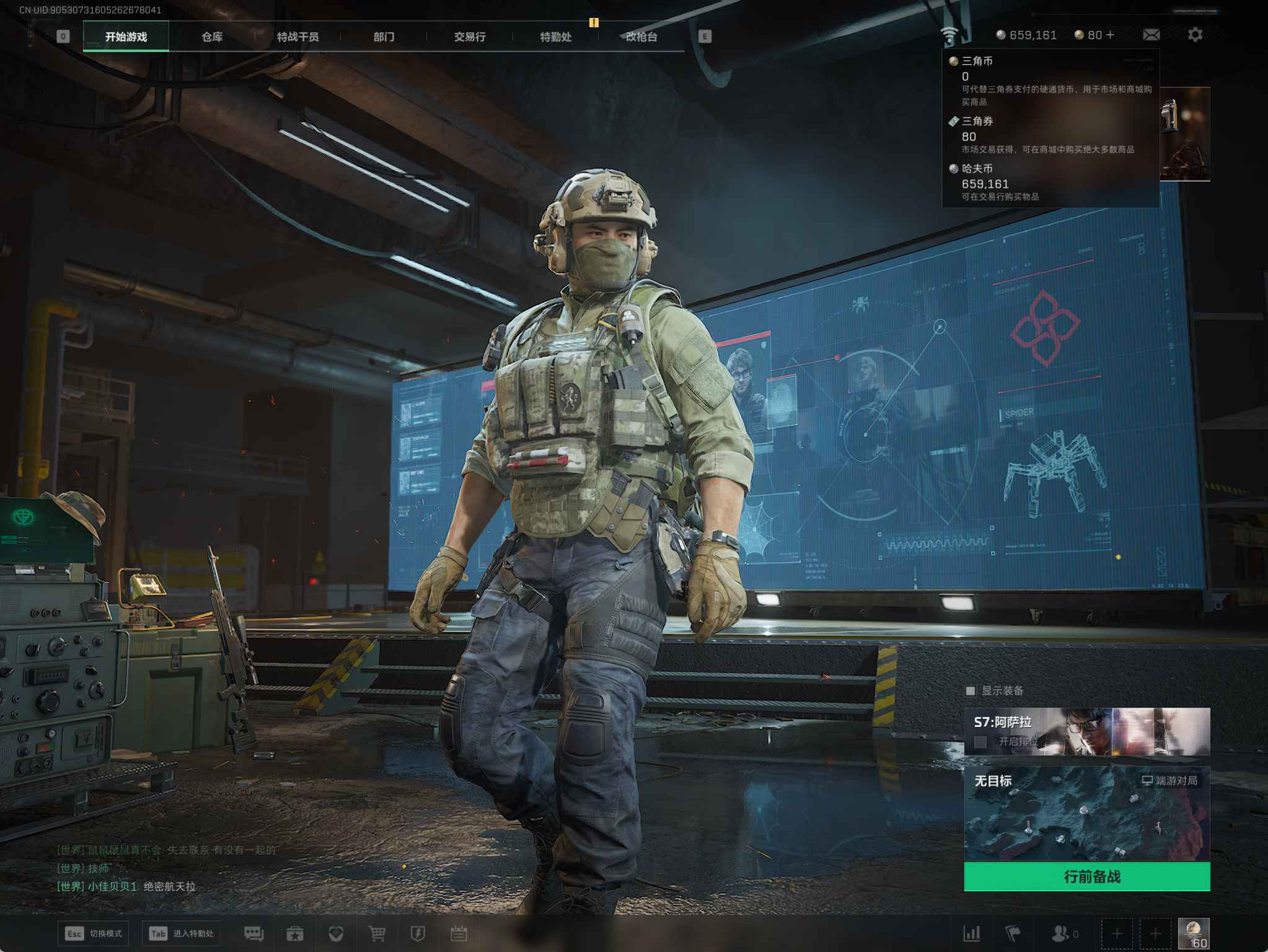
Task: Open the calendar events icon
Action: click(x=459, y=933)
